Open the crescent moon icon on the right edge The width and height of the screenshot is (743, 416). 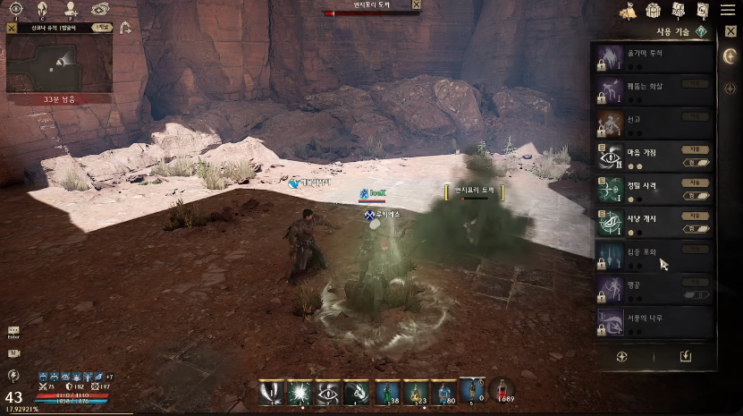(x=730, y=56)
